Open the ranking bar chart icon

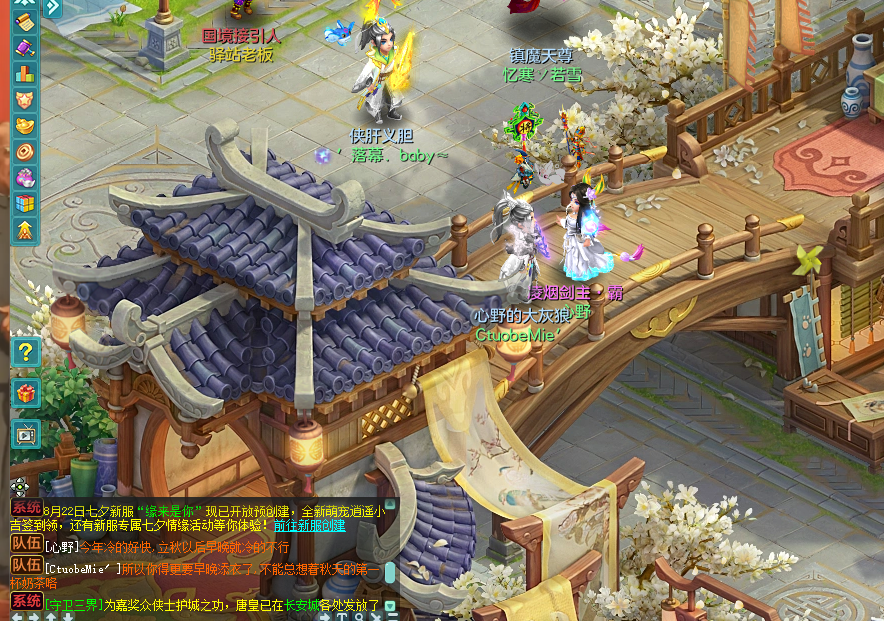point(24,73)
